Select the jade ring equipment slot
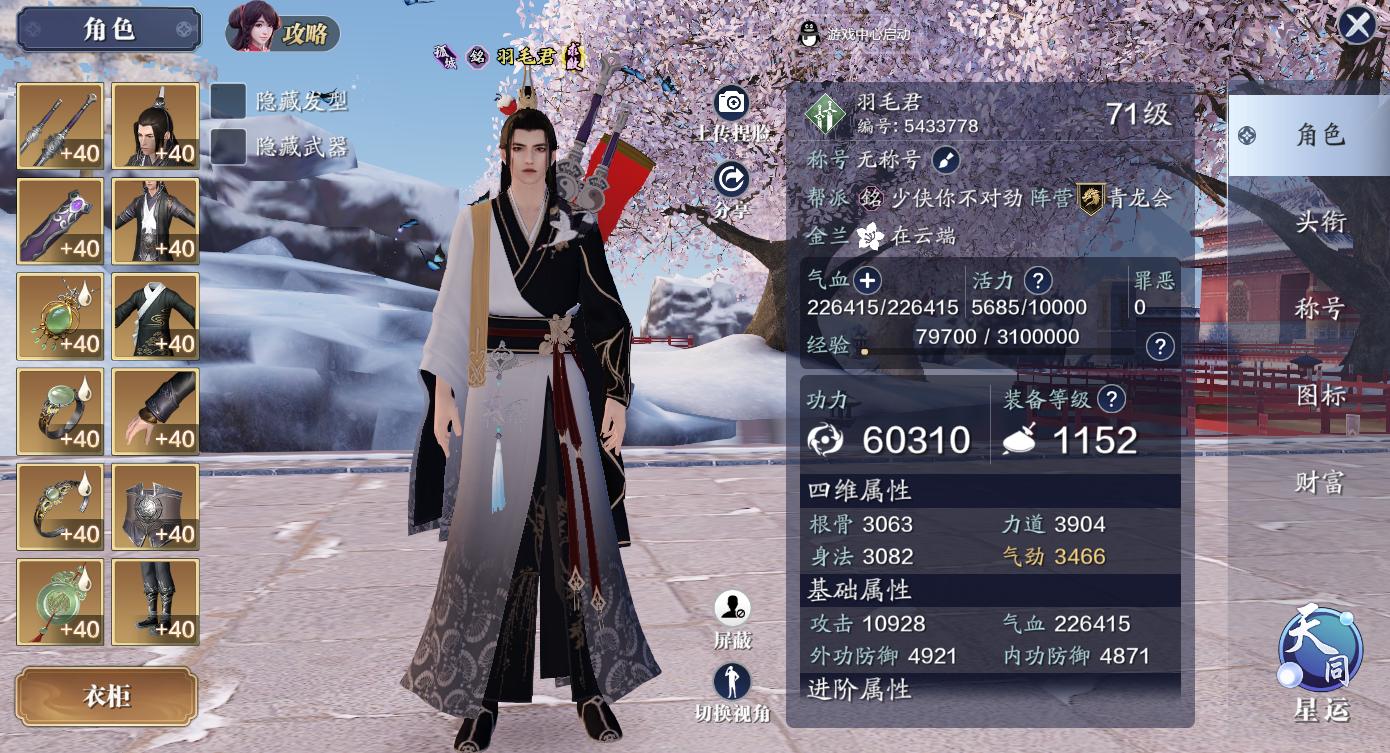1390x753 pixels. [60, 411]
